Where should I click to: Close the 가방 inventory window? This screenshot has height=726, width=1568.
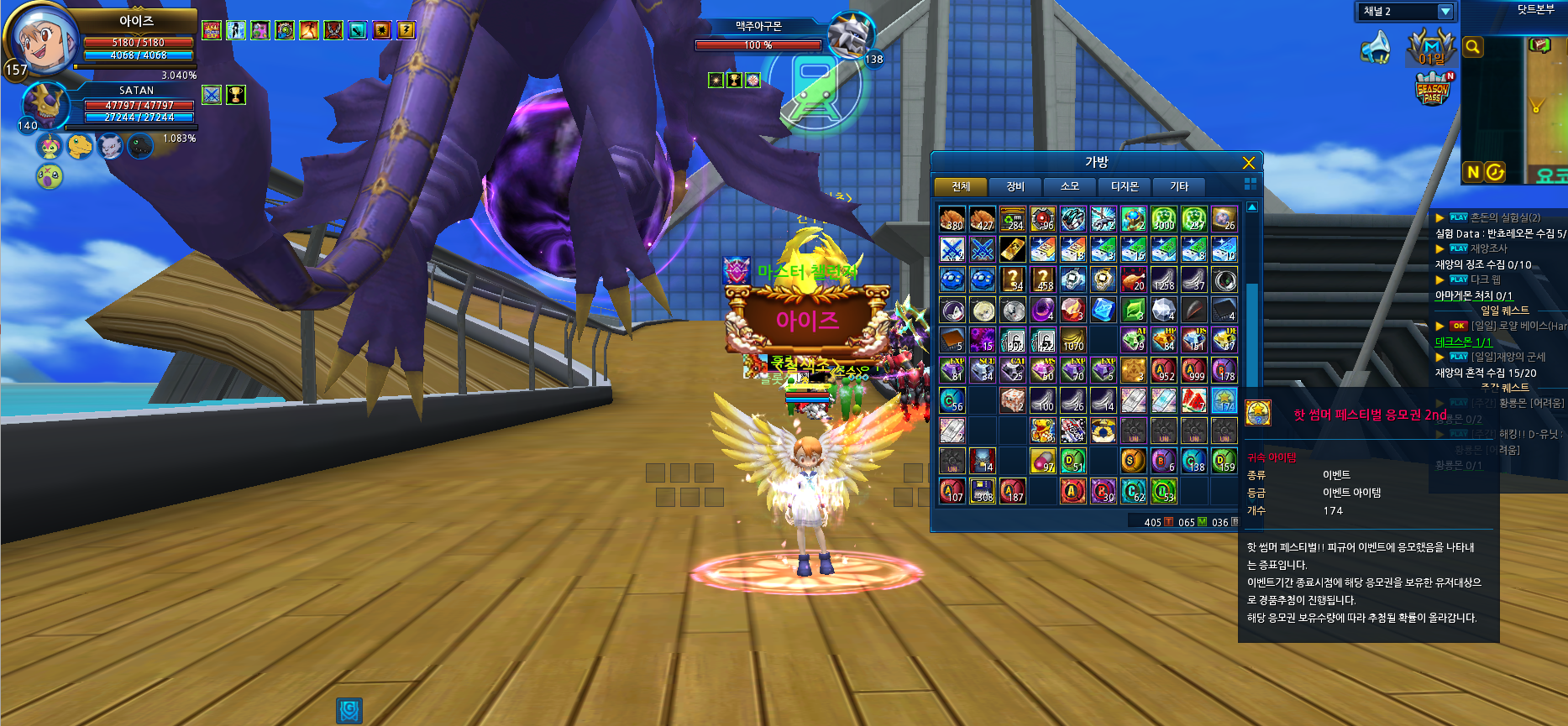(x=1248, y=163)
